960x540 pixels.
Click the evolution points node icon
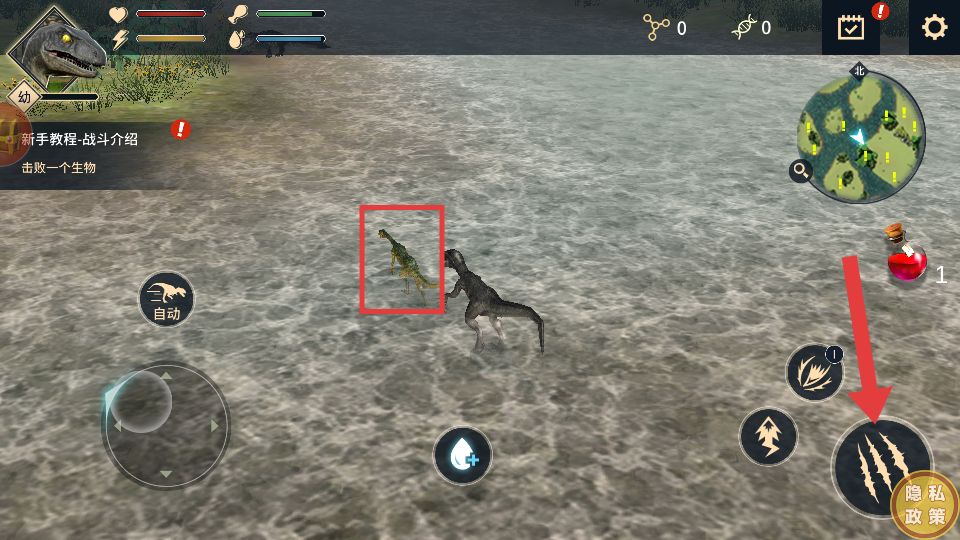tap(656, 28)
